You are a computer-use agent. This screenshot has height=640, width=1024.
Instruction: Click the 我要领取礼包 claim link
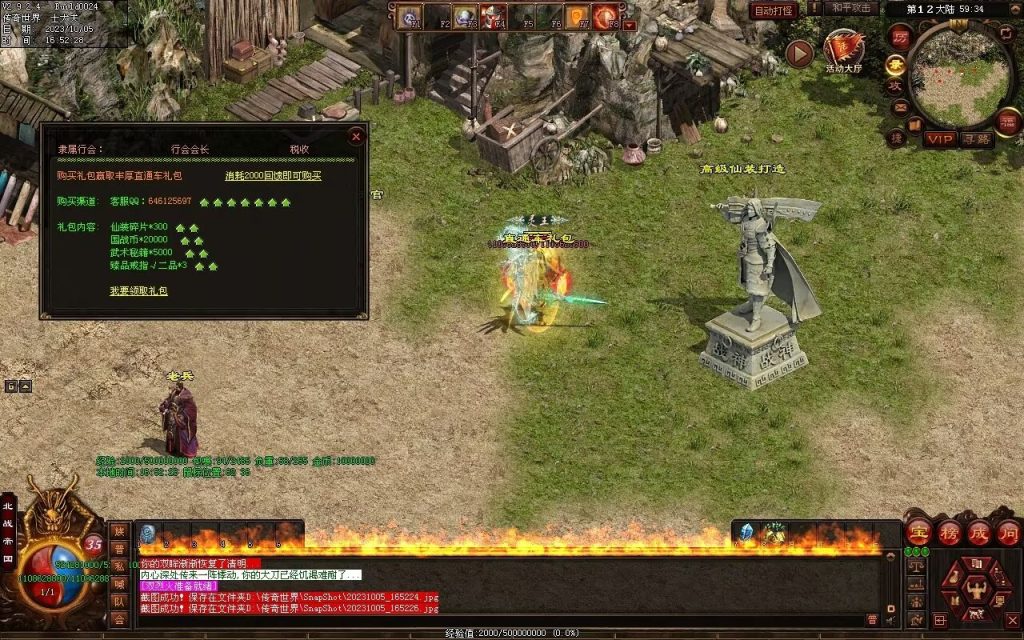(139, 291)
